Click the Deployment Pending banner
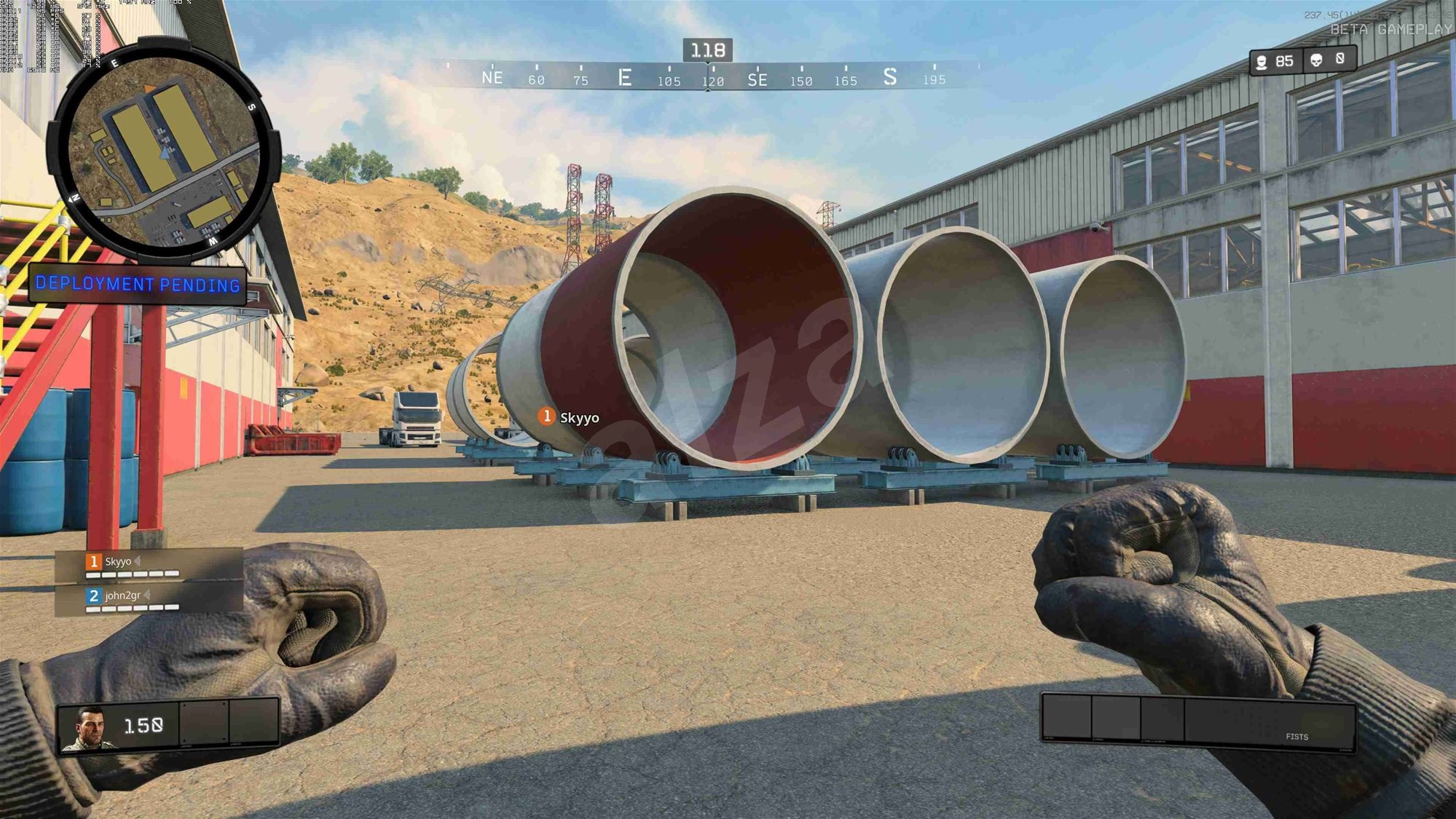 tap(138, 284)
